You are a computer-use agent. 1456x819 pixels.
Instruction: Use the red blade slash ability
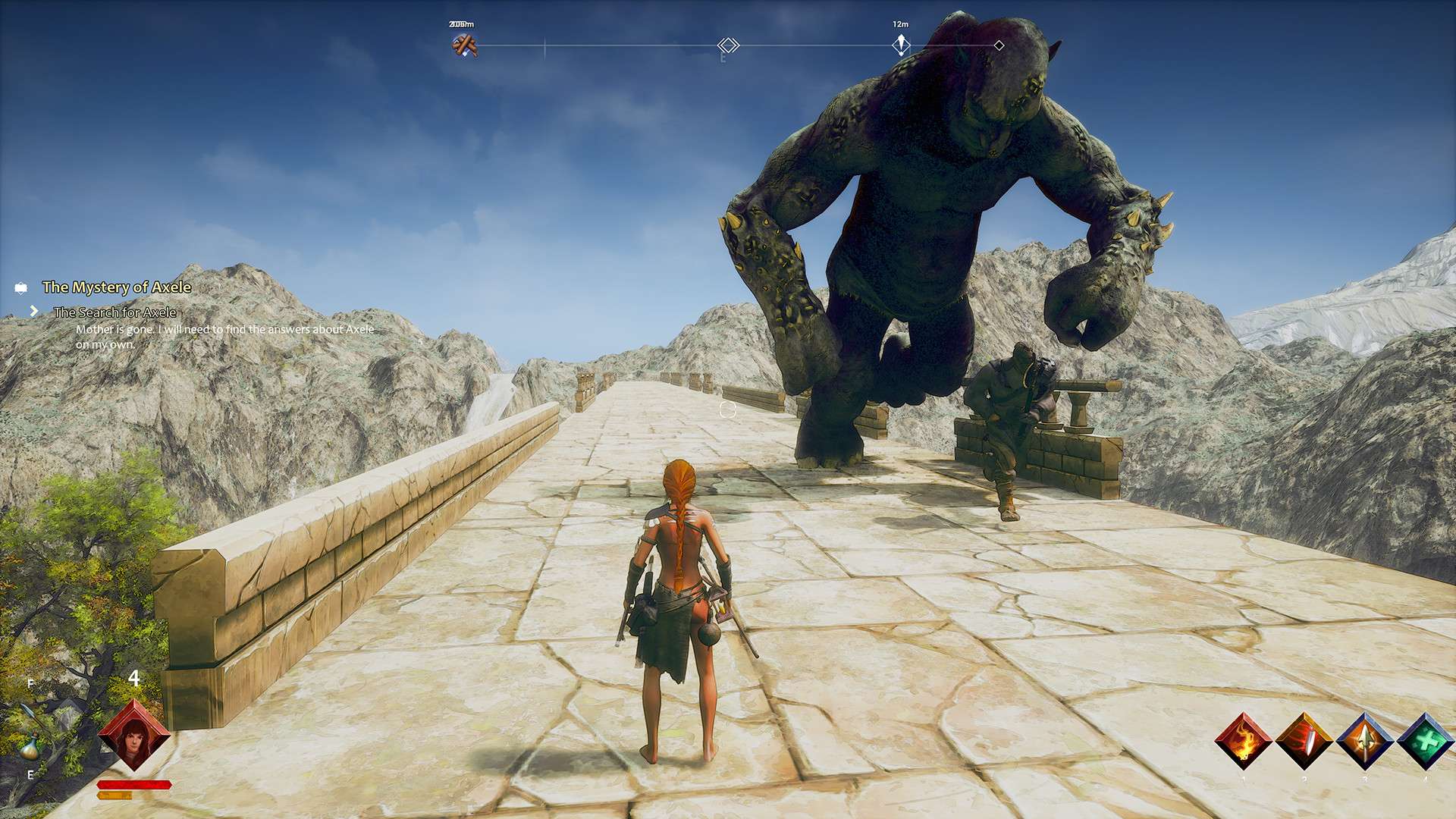pyautogui.click(x=1304, y=741)
